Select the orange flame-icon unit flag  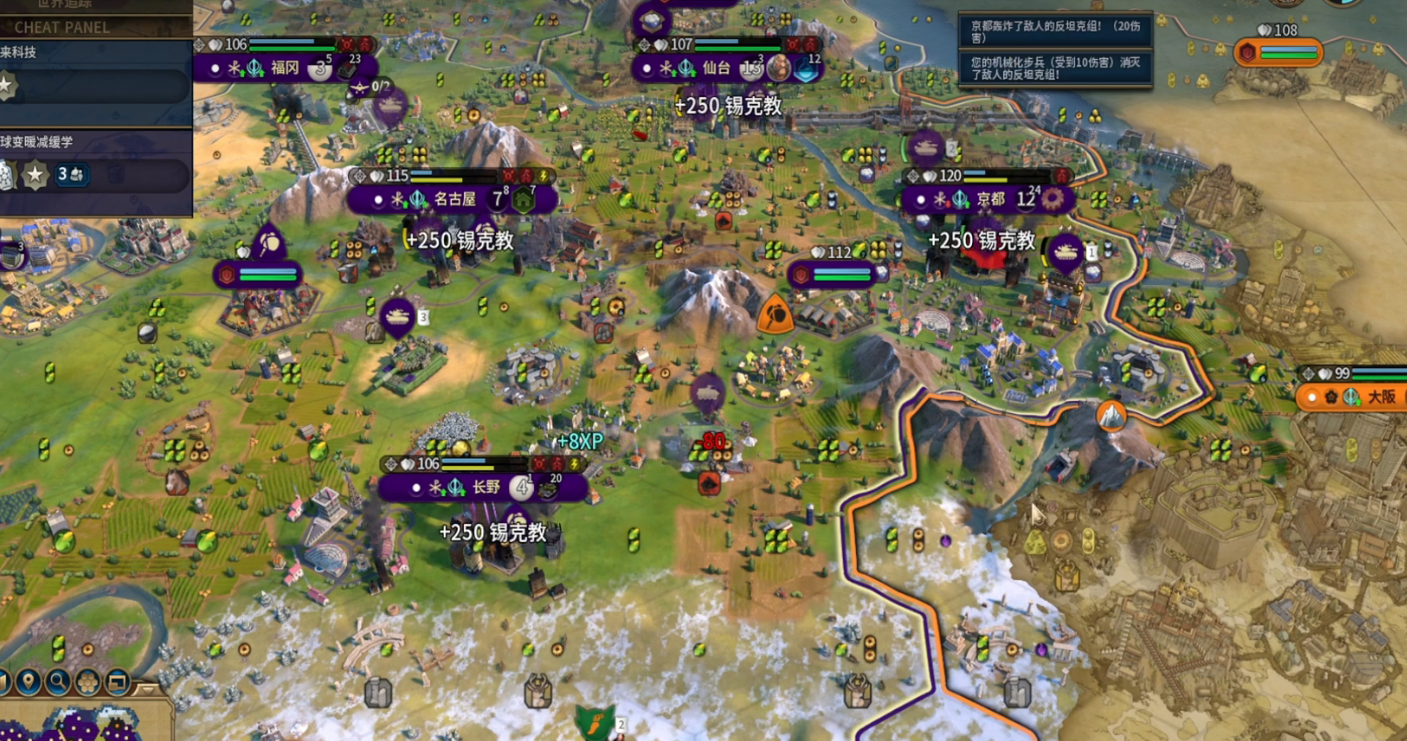point(774,315)
